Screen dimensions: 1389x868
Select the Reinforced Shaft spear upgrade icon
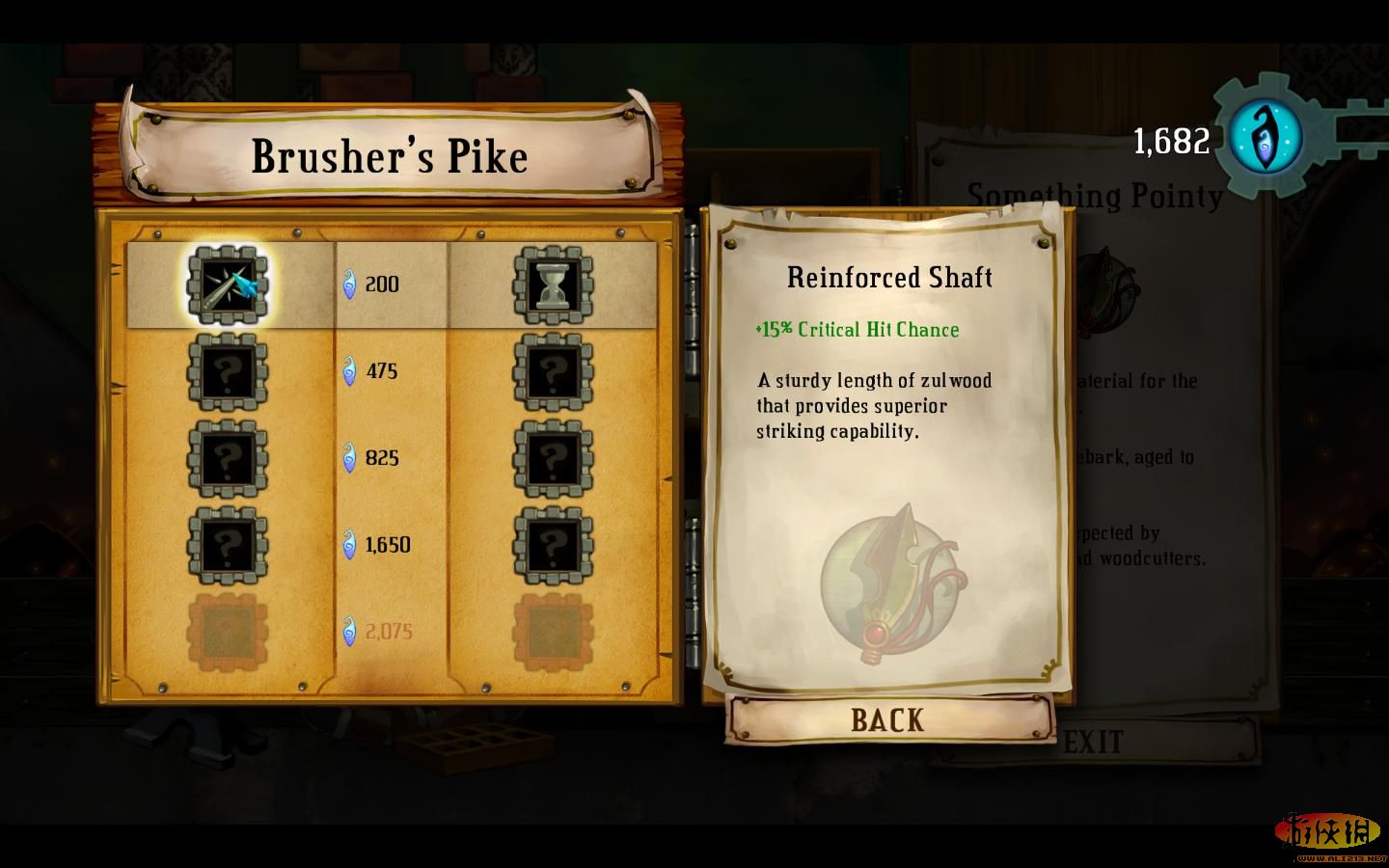pyautogui.click(x=228, y=285)
